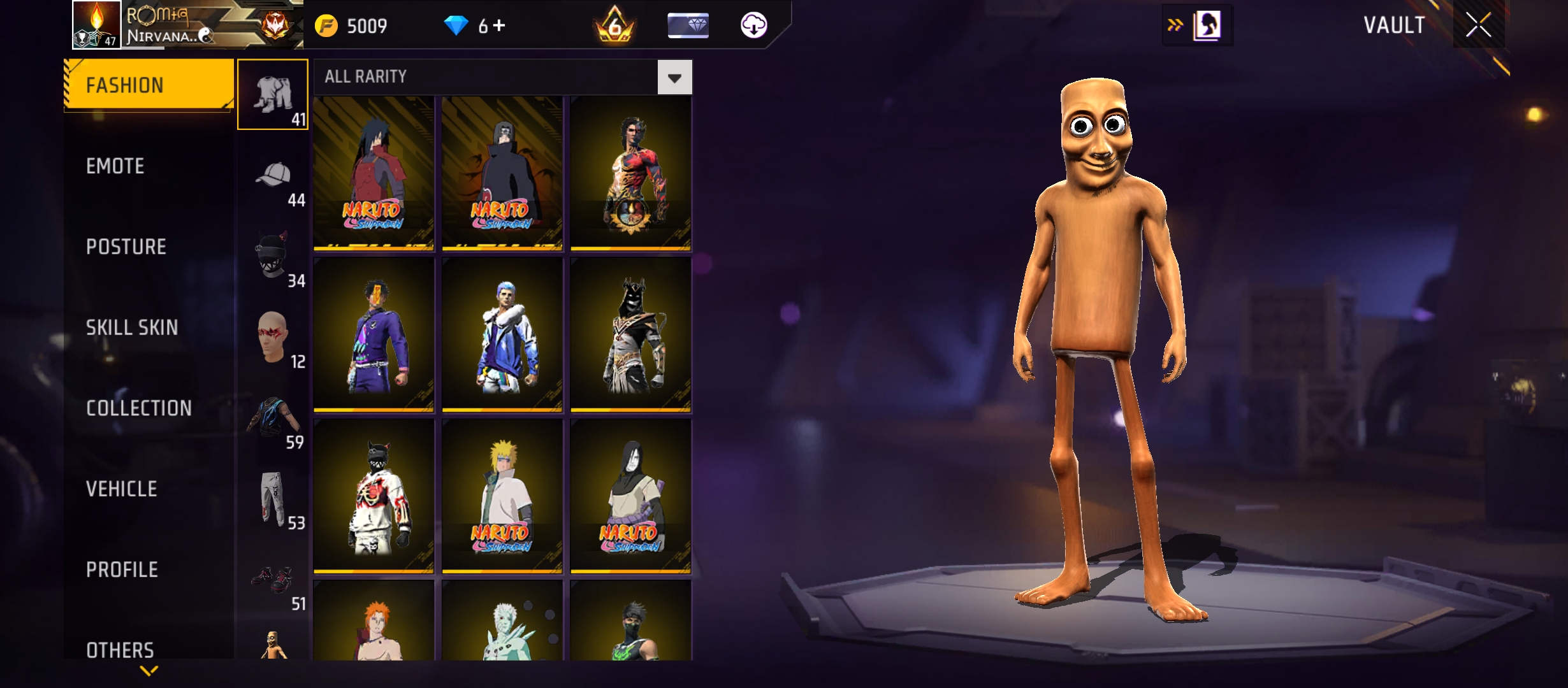
Task: Click the cloud download icon in top bar
Action: click(x=755, y=27)
